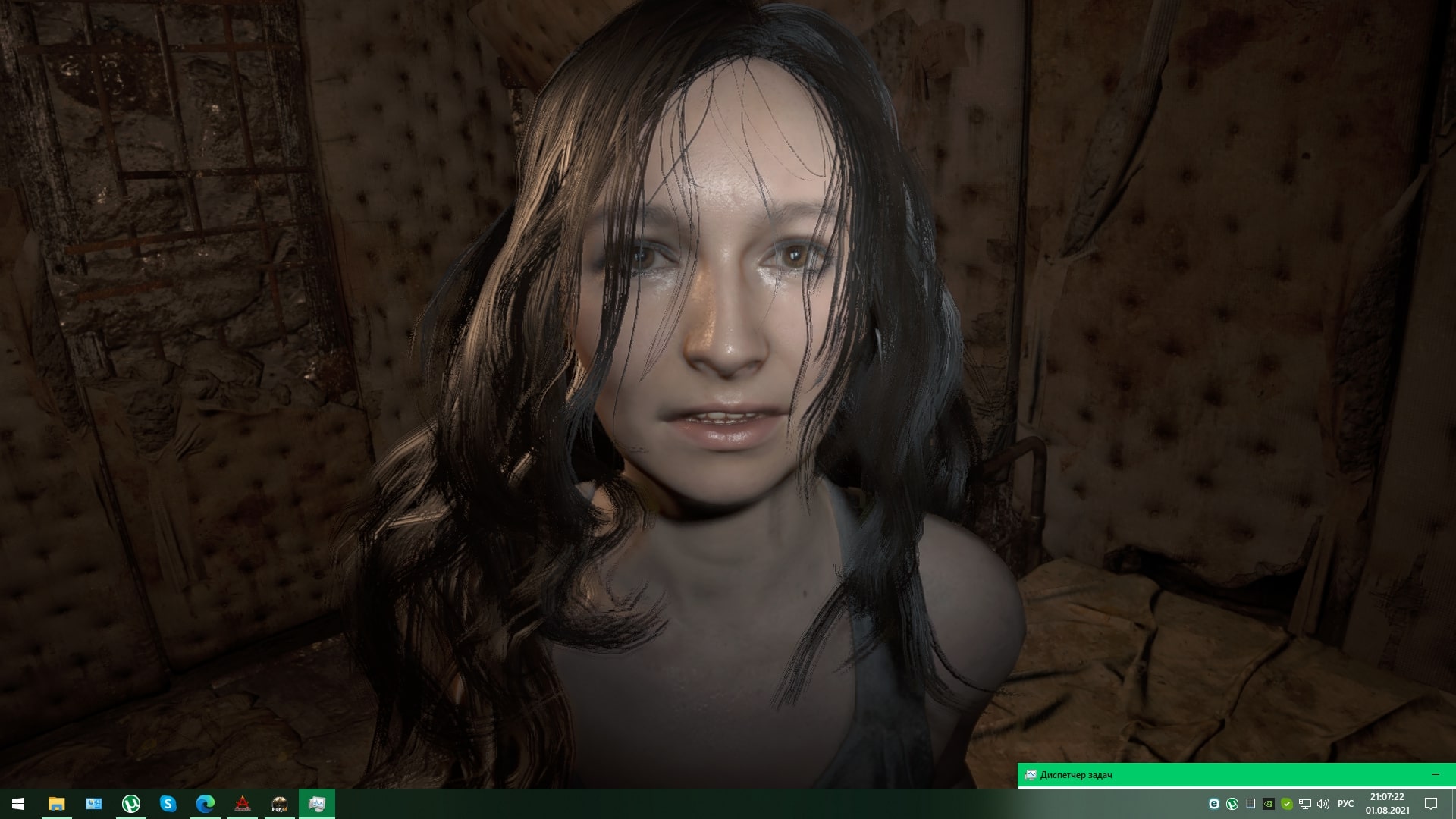Open the Action Center notification icon
The image size is (1456, 819).
click(x=1429, y=804)
